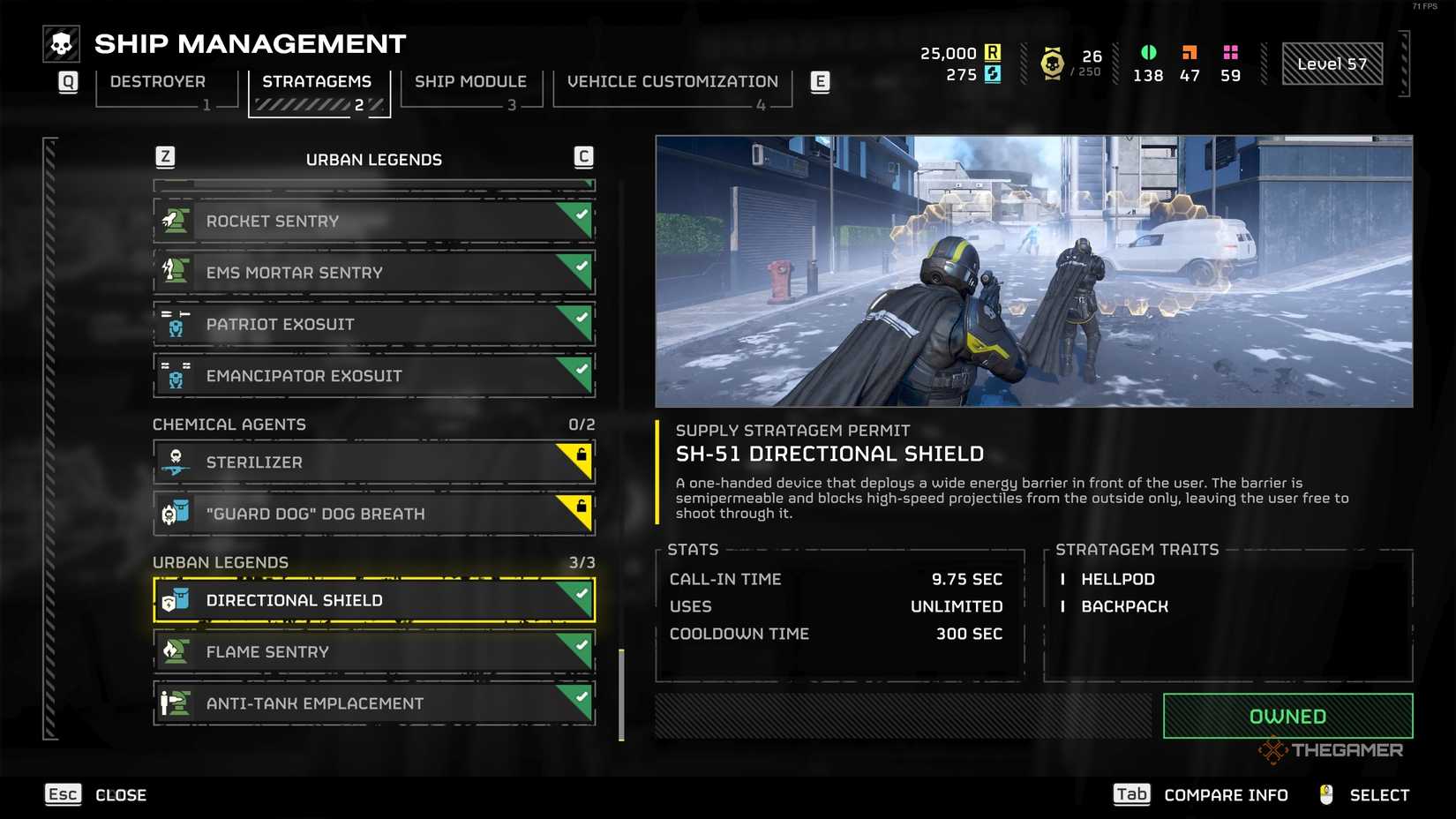
Task: Select the Anti-Tank Emplacement row
Action: pos(373,703)
